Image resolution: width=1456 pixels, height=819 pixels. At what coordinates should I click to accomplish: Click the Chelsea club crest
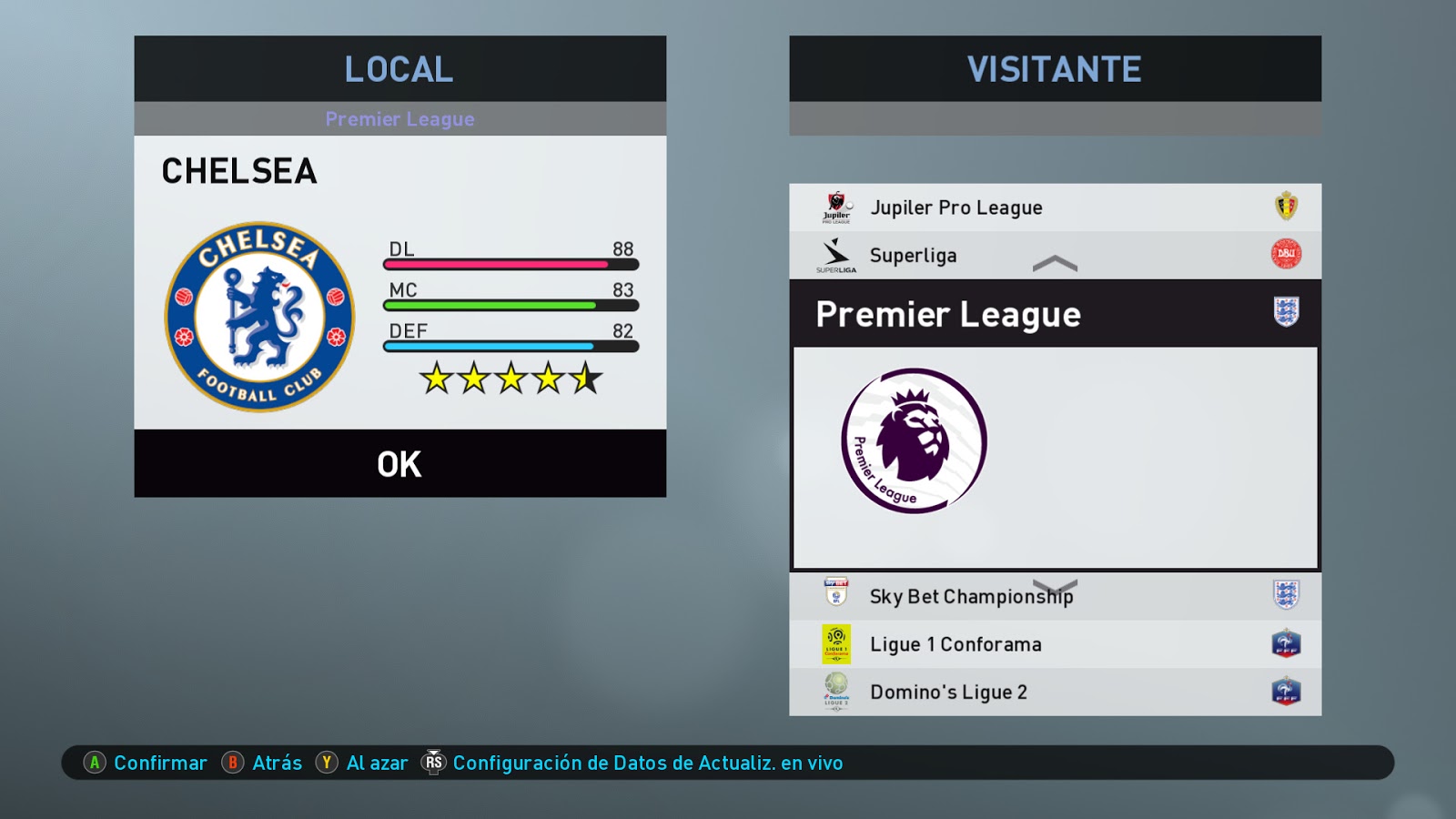pos(260,317)
